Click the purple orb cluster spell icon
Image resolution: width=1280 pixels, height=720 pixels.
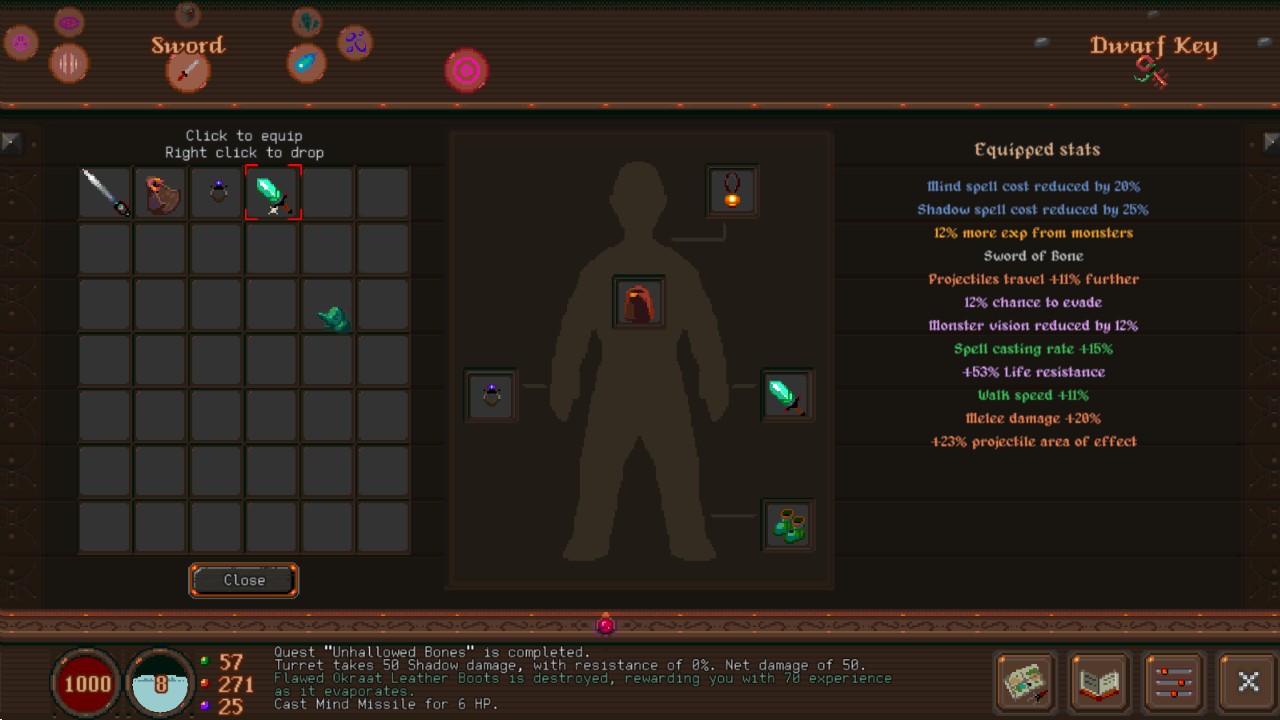point(357,44)
